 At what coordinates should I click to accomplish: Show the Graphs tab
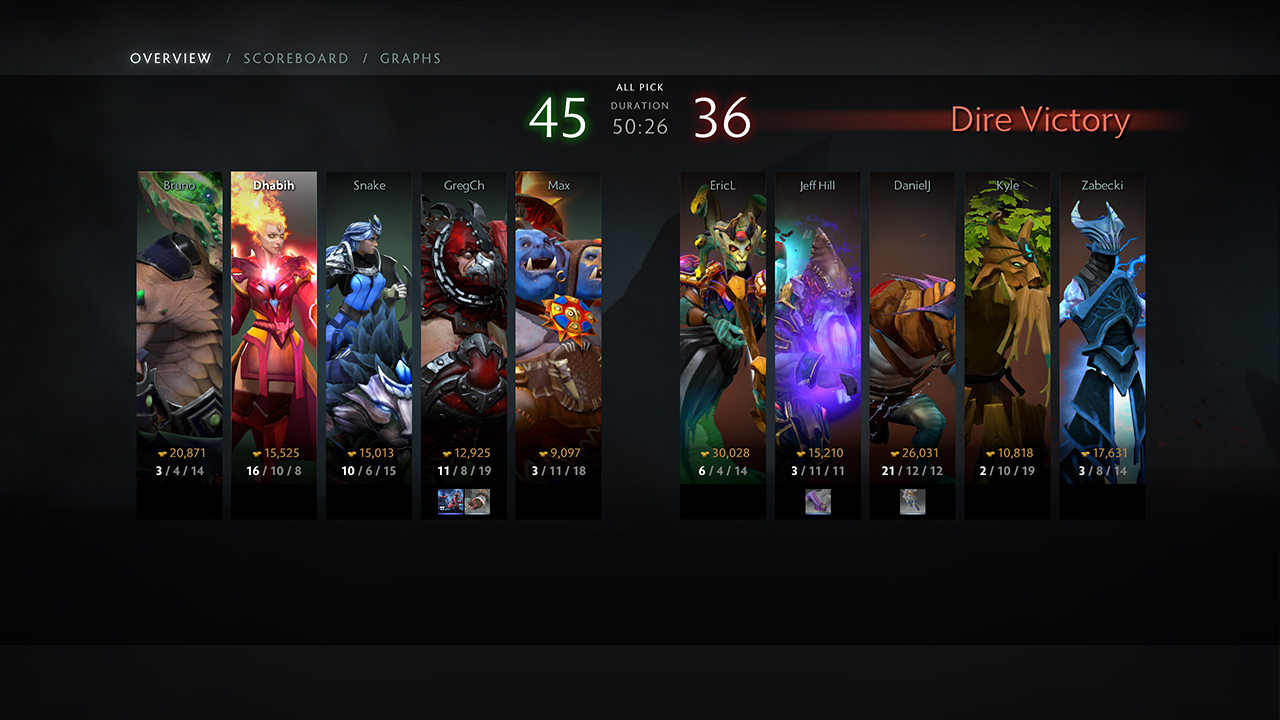coord(410,59)
